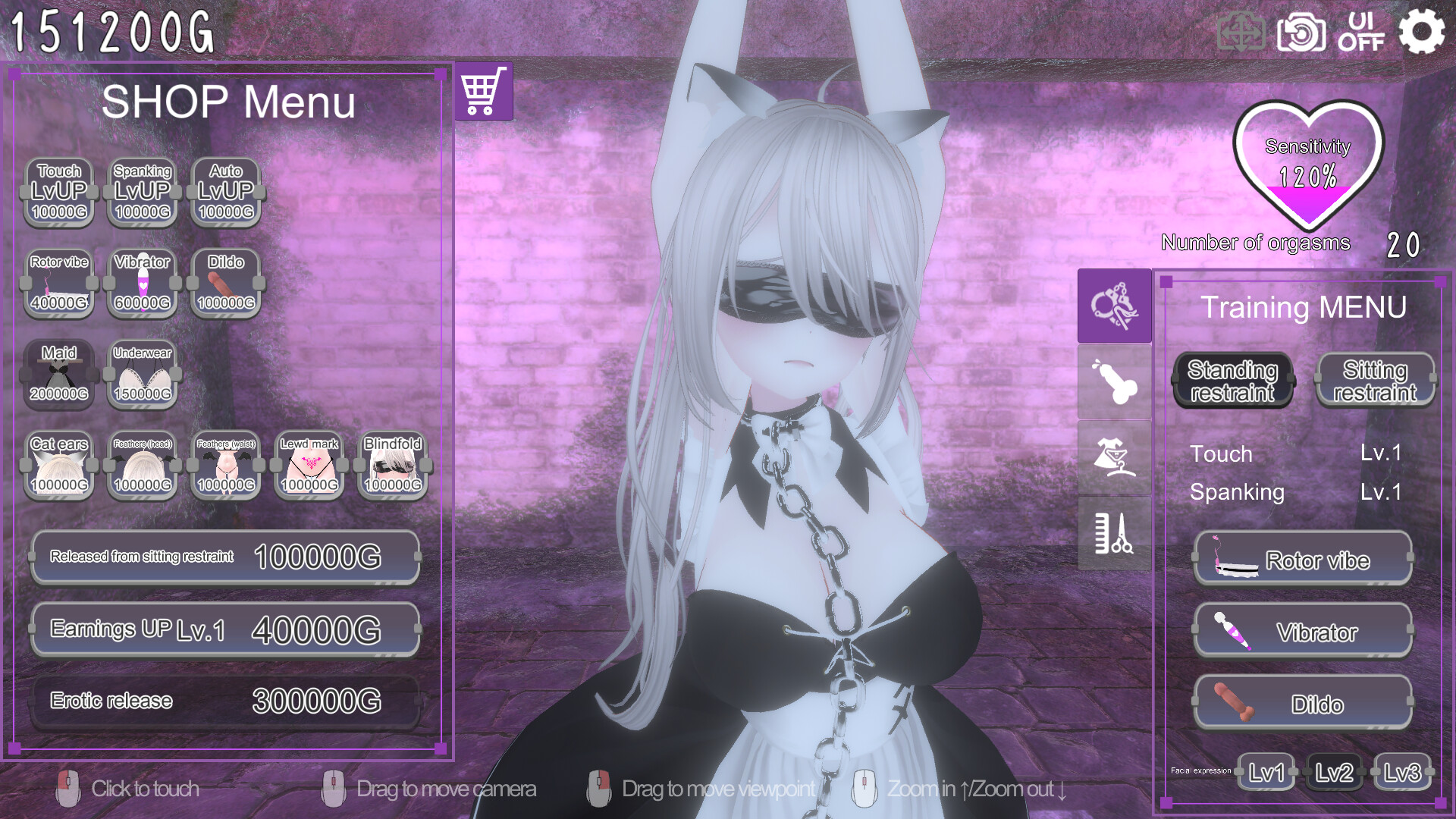
Task: Buy the Auto LvUP upgrade
Action: click(226, 192)
